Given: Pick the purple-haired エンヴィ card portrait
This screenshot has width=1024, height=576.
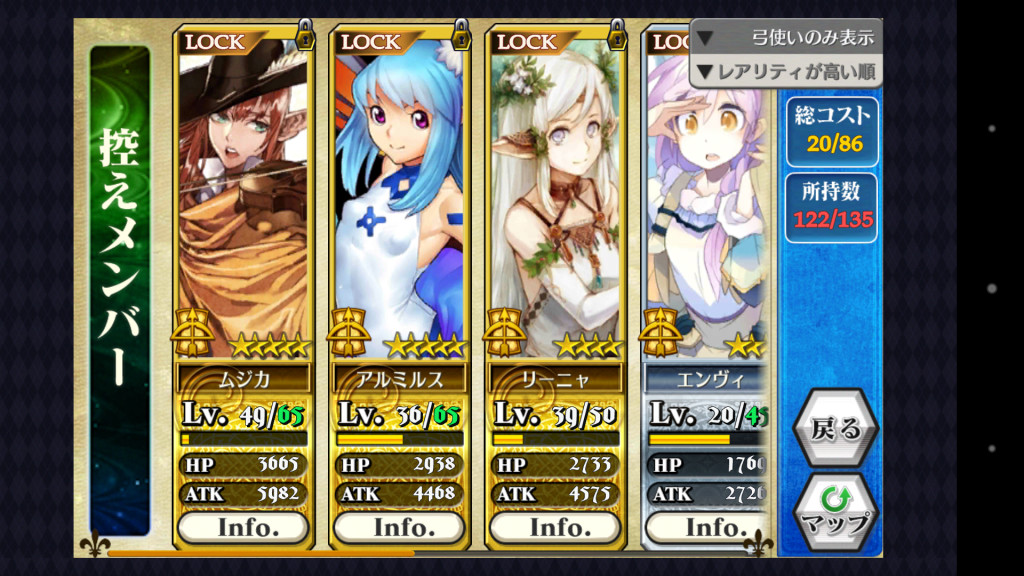Looking at the screenshot, I should (x=705, y=200).
